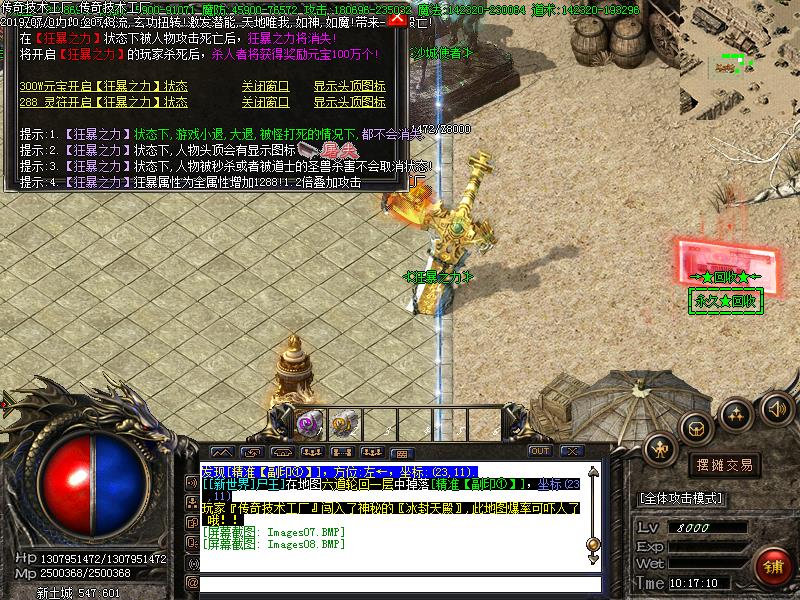The height and width of the screenshot is (600, 800).
Task: Click the OUT button above the chat
Action: point(540,451)
